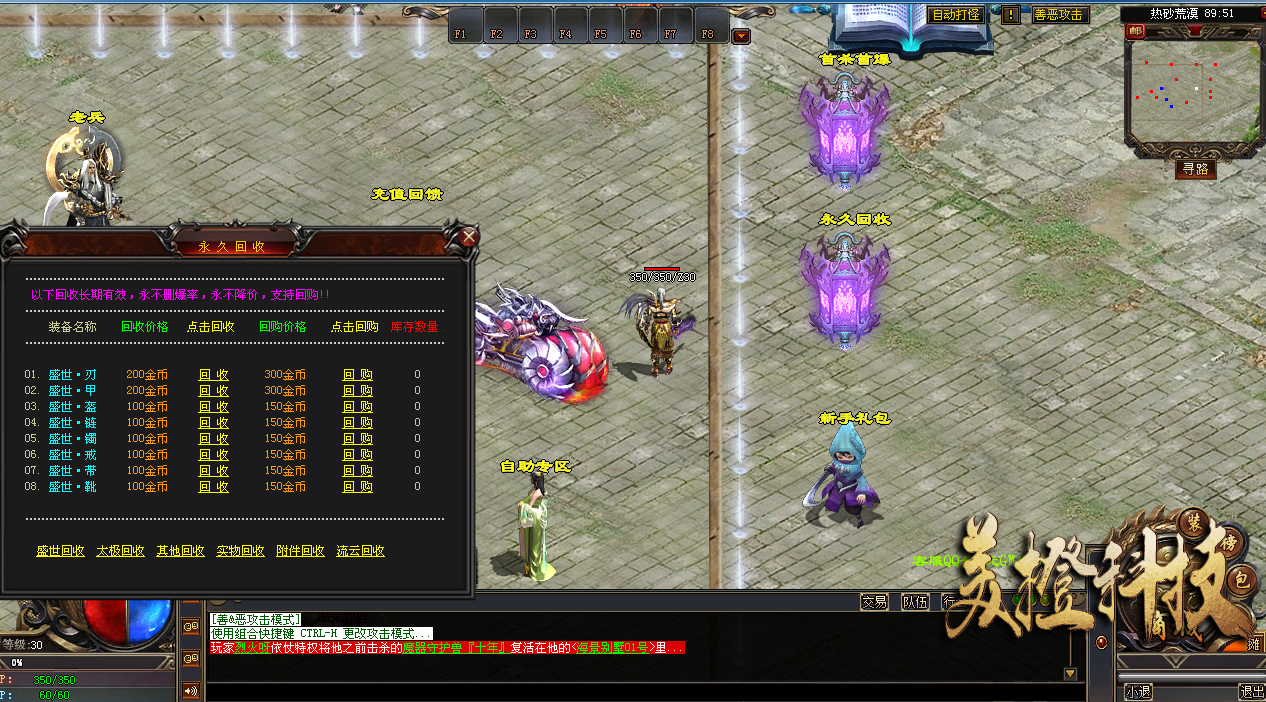Viewport: 1266px width, 702px height.
Task: Buy back 盛世·戒 ring in row 06
Action: coord(357,455)
